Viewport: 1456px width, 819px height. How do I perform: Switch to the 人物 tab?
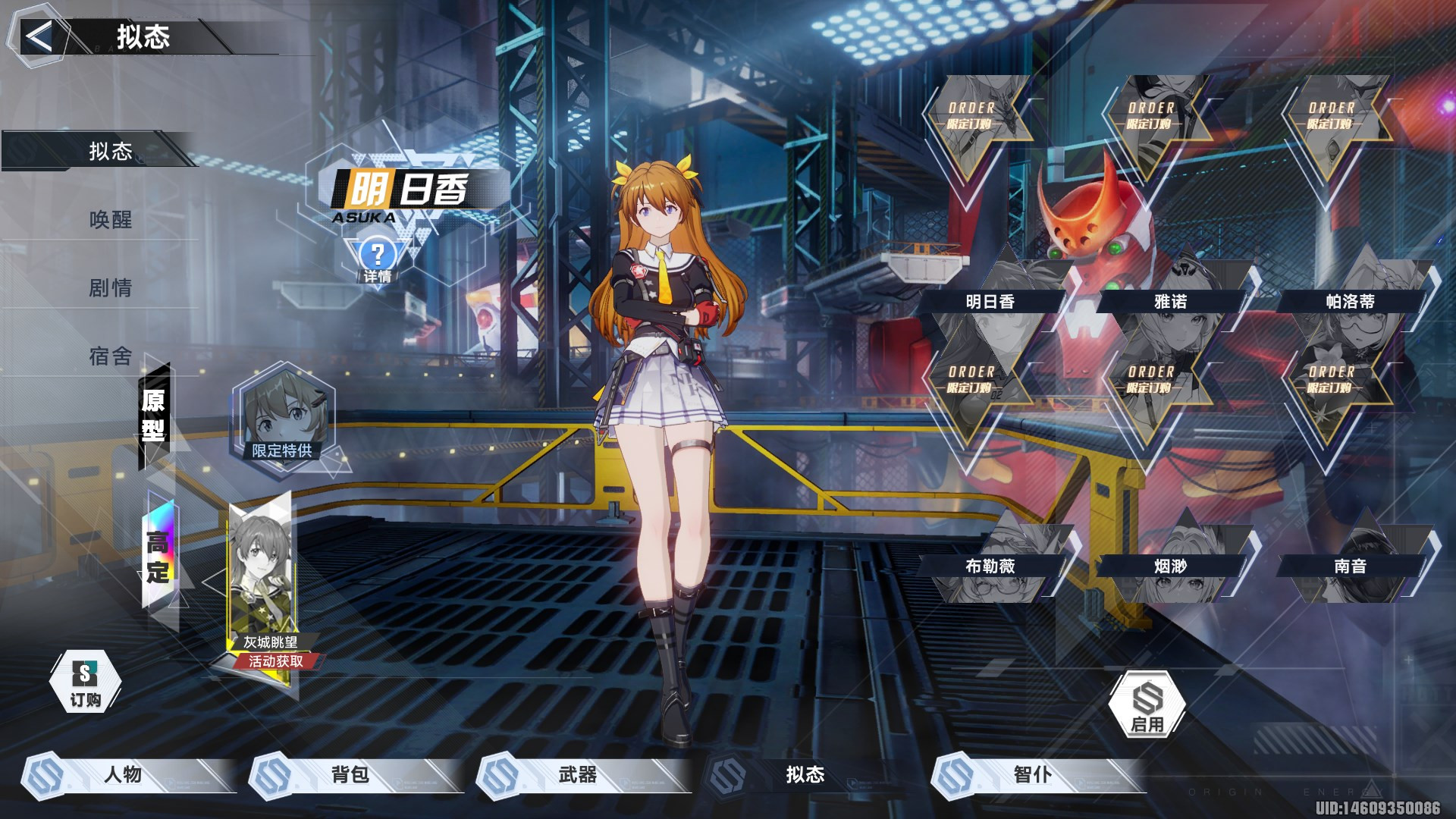(123, 774)
